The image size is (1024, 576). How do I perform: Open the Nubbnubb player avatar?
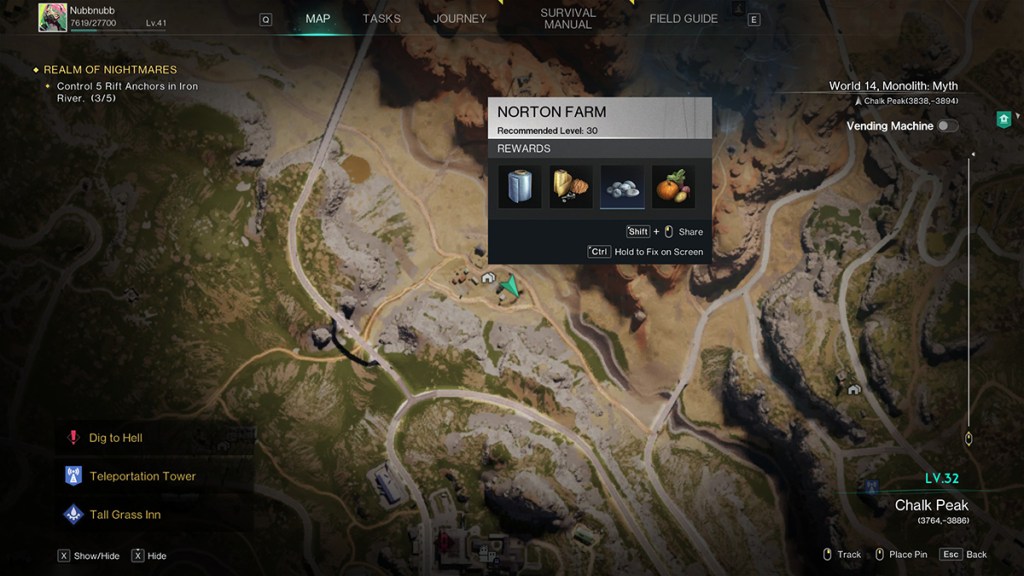[x=52, y=17]
